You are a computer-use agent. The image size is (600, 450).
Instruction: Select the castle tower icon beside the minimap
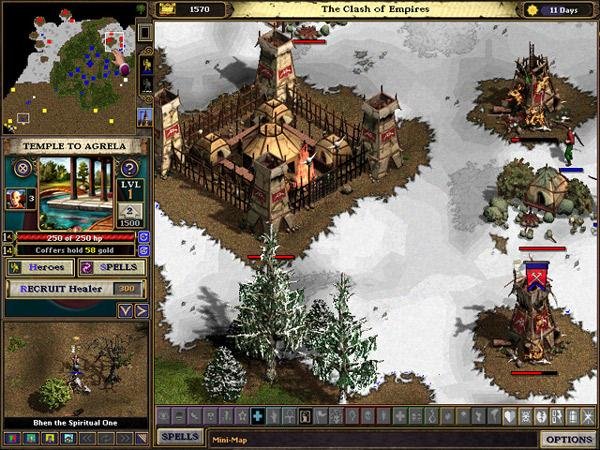(x=144, y=115)
